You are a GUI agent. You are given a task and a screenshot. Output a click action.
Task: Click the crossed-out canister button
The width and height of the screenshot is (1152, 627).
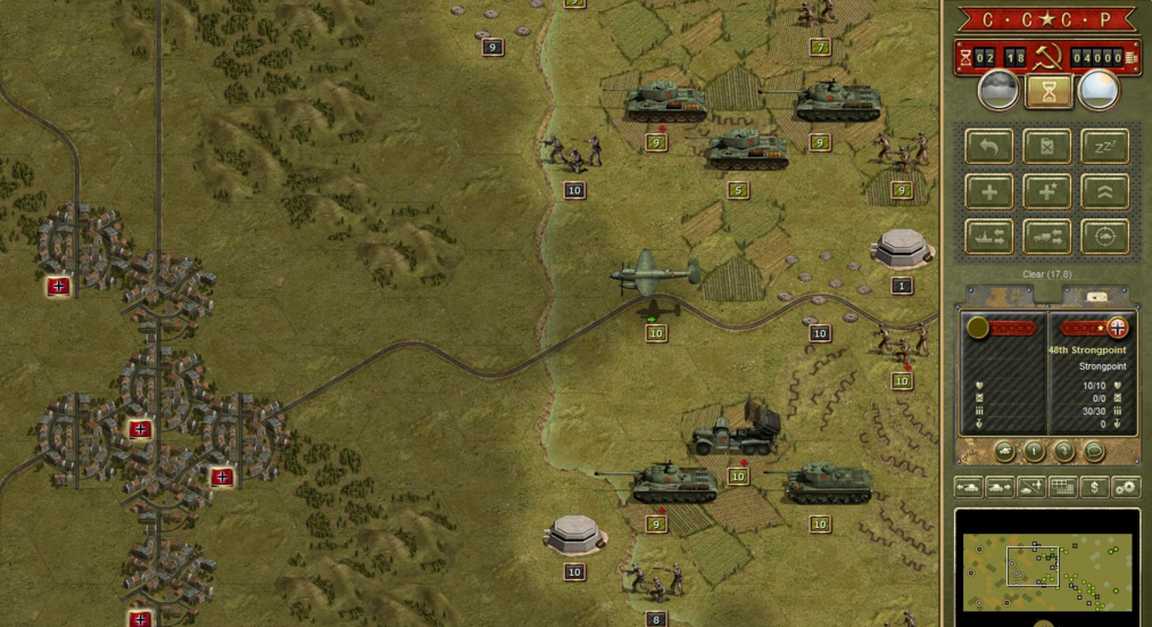click(x=1047, y=146)
